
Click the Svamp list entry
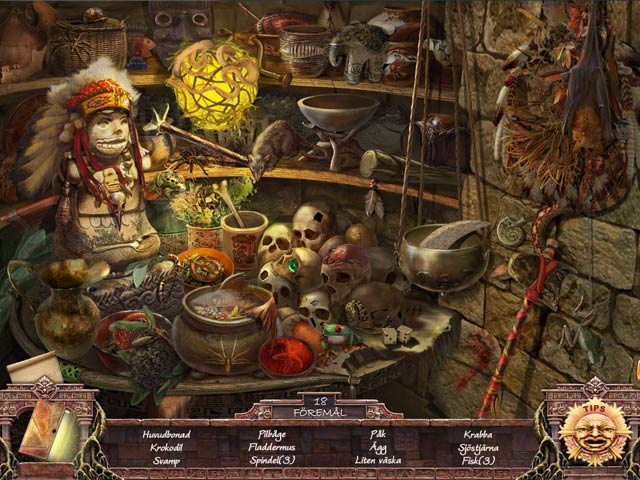pyautogui.click(x=166, y=460)
